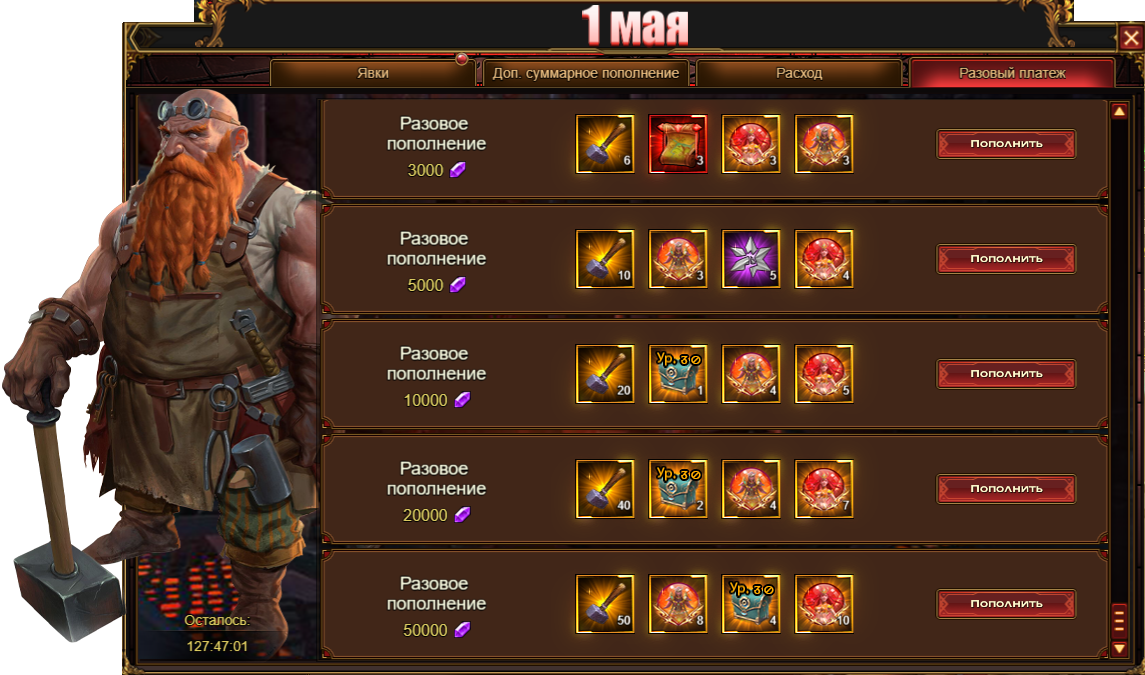Check the hammer reward with quantity 50
The width and height of the screenshot is (1145, 675).
605,604
